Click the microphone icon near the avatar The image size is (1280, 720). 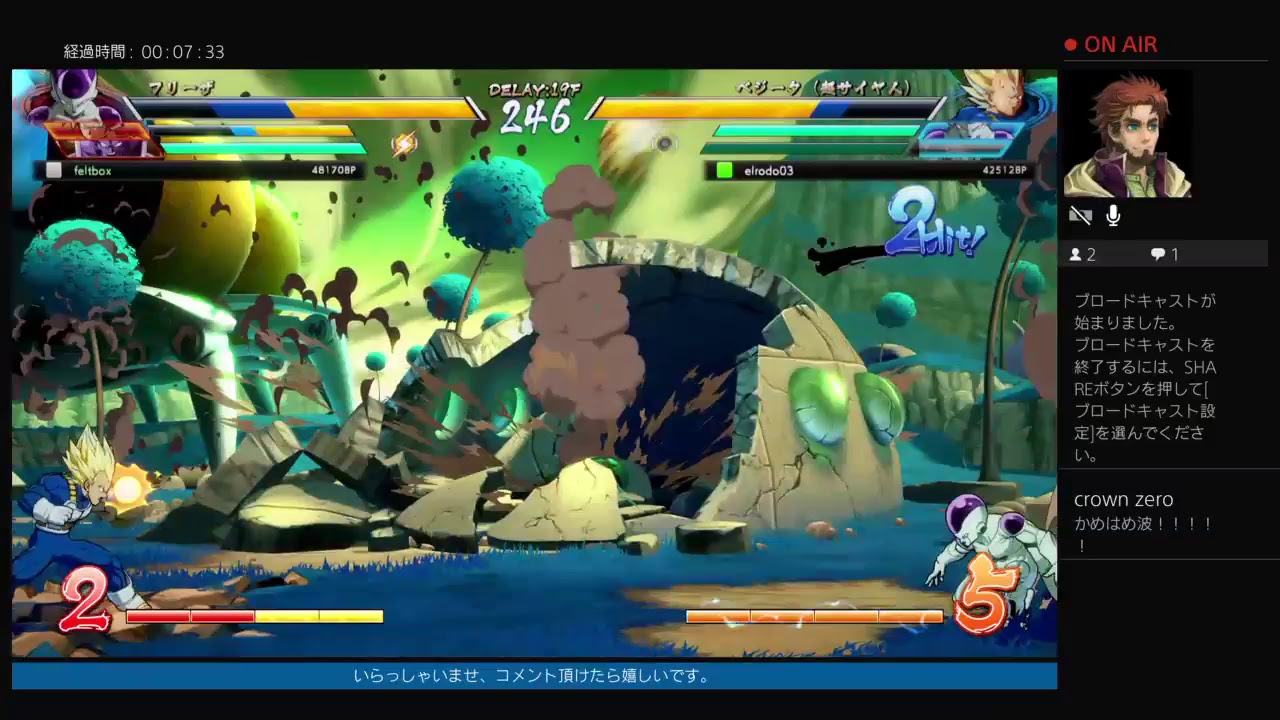(x=1112, y=215)
